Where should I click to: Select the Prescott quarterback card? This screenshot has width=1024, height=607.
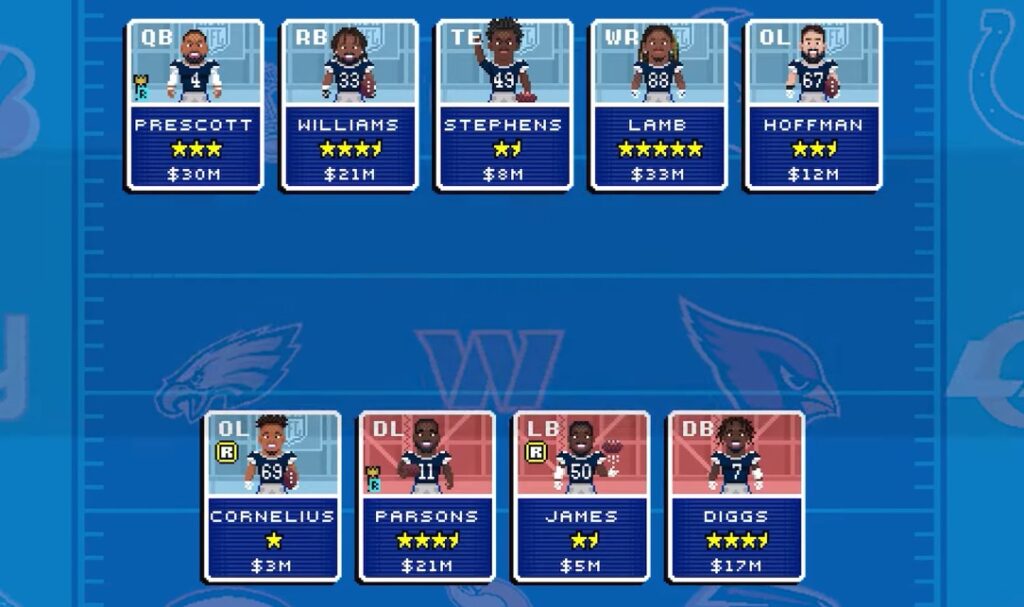point(195,105)
